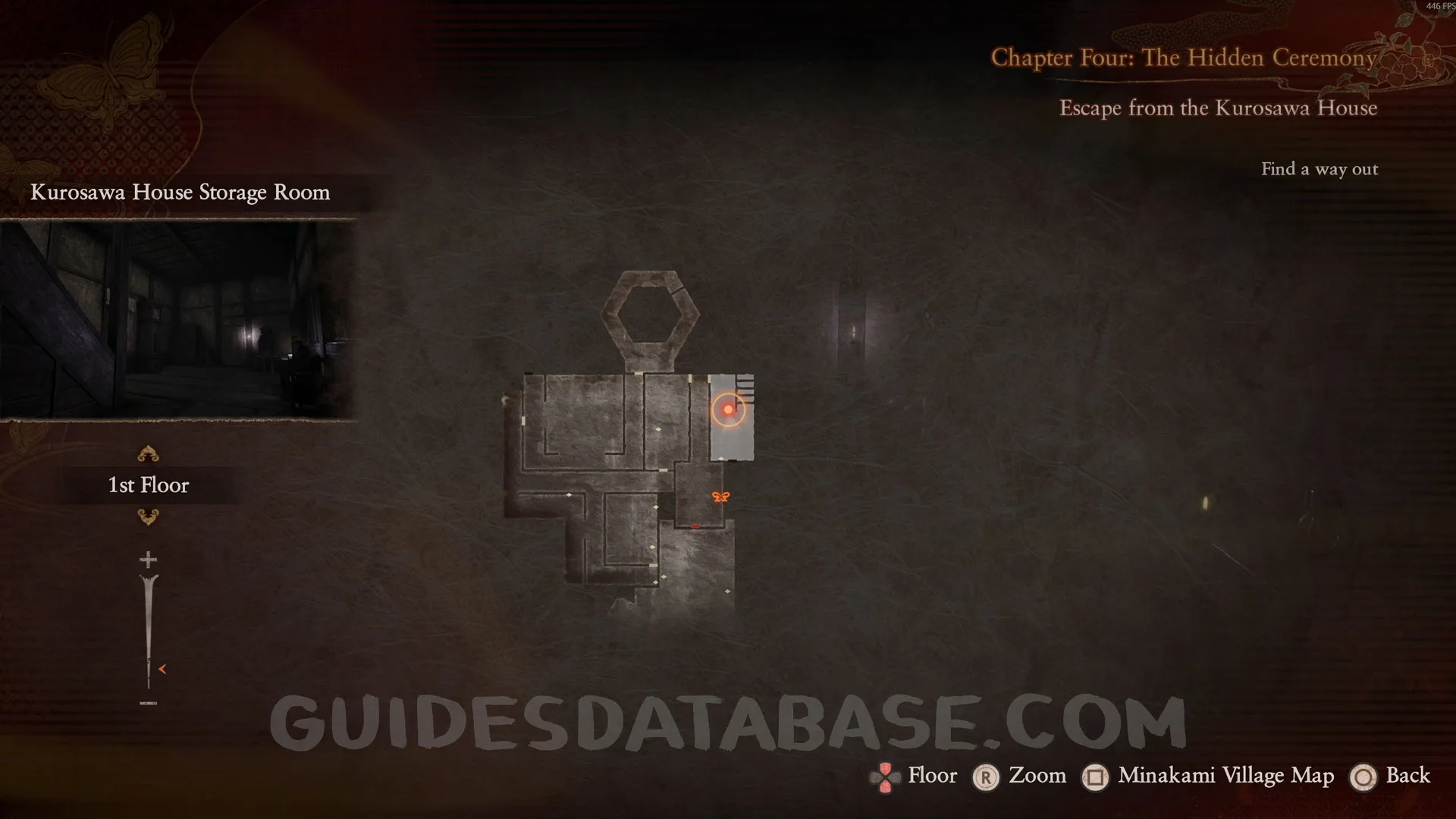Go down a floor with the lower arrow
1456x819 pixels.
(148, 517)
